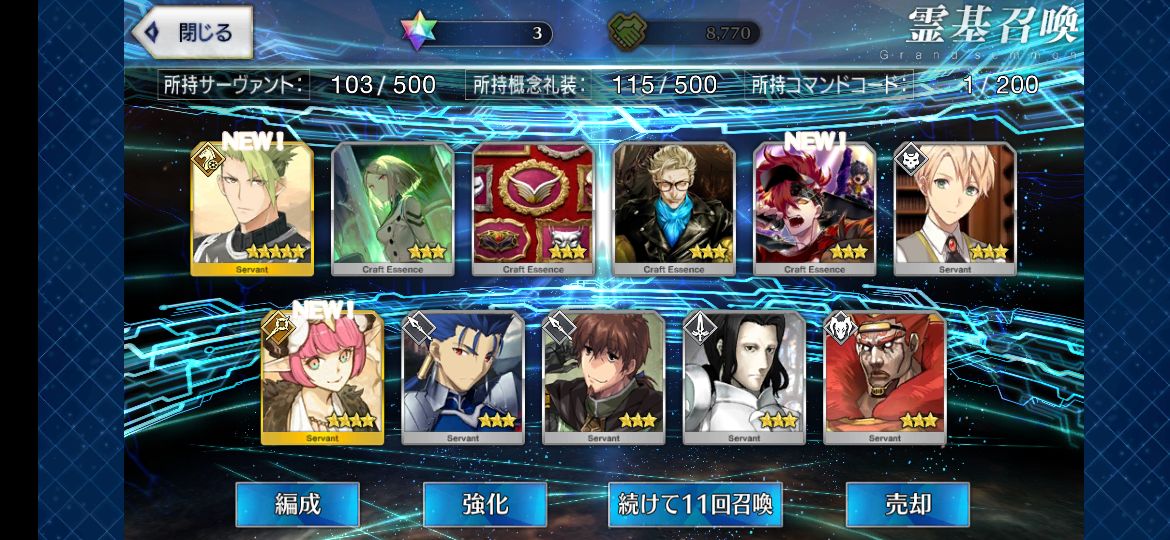Image resolution: width=1170 pixels, height=540 pixels.
Task: Open the 売却 sell menu
Action: (x=907, y=504)
